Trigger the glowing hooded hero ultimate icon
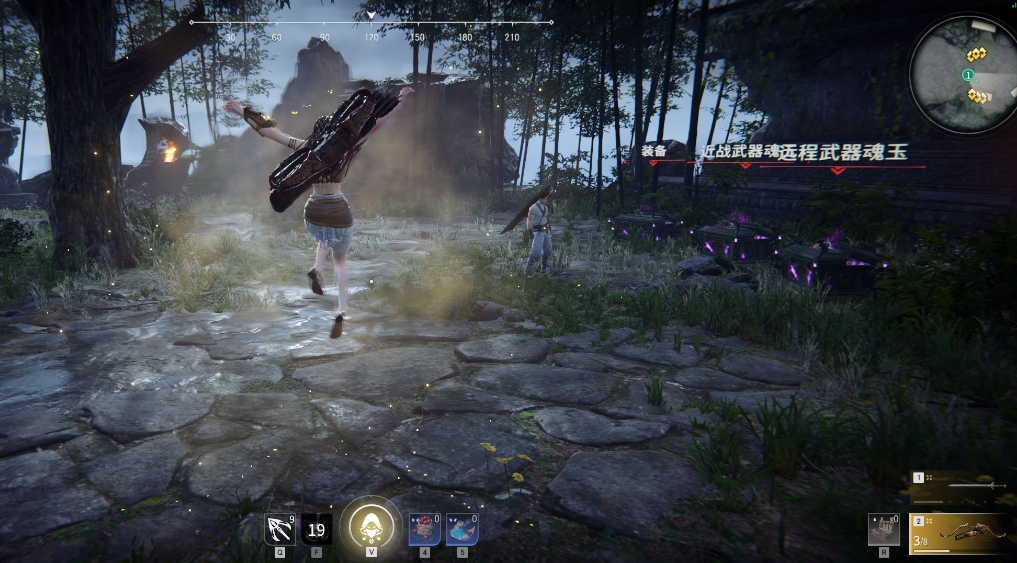Viewport: 1017px width, 563px height. 371,526
